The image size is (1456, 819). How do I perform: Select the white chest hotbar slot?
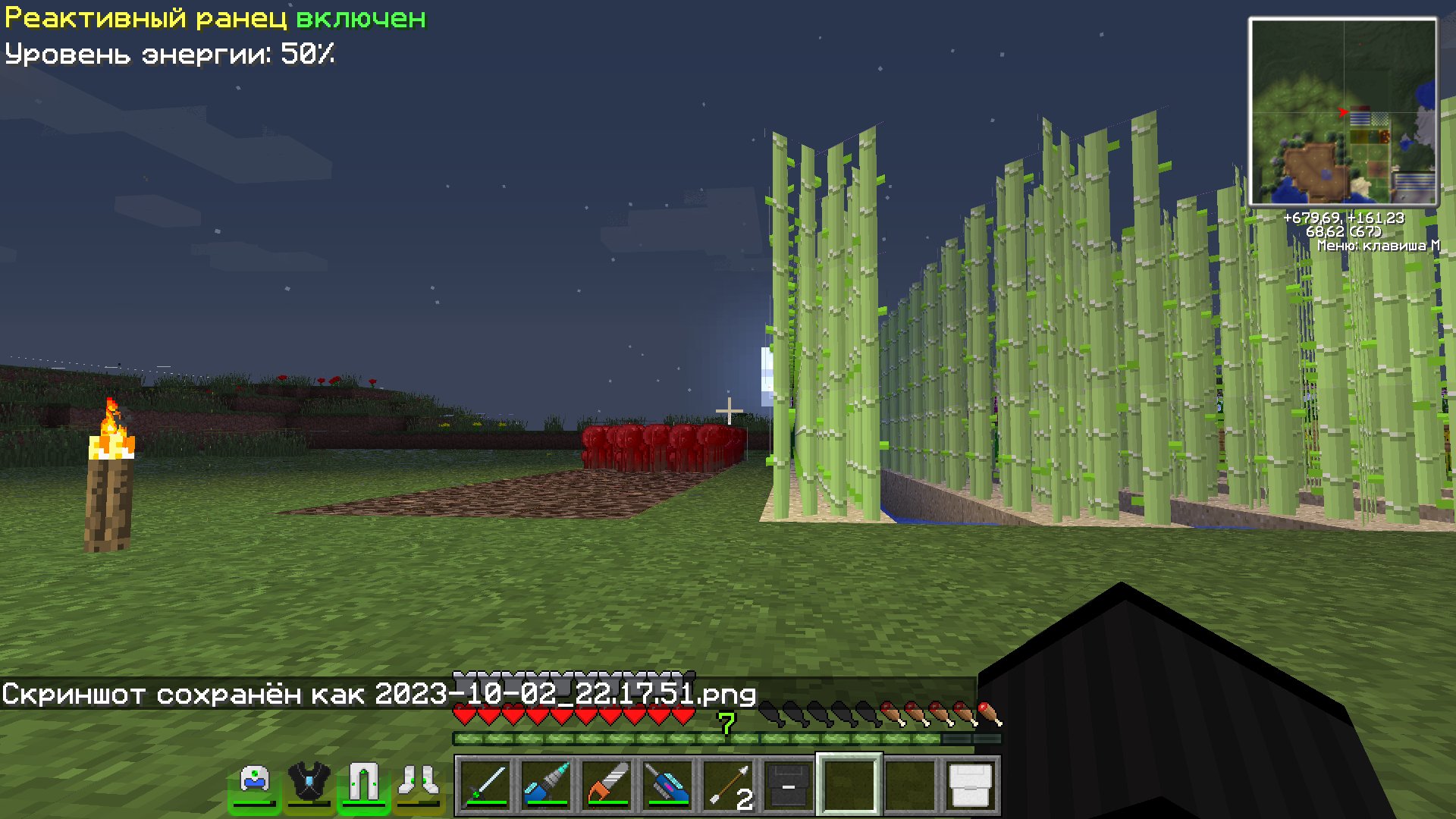tap(971, 785)
